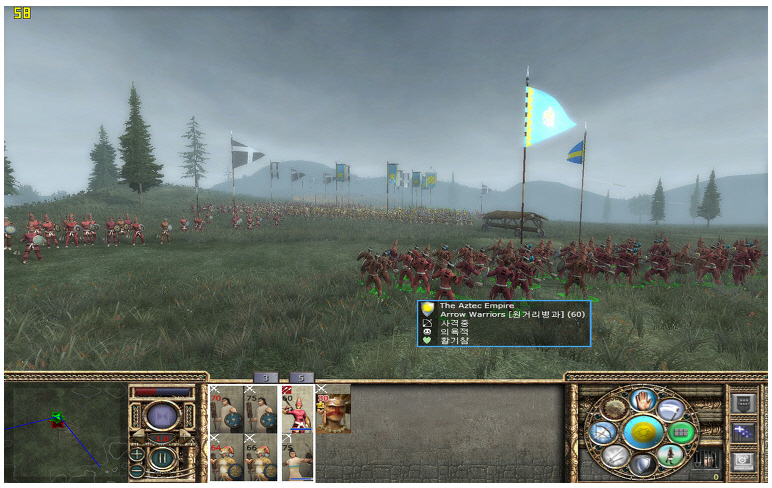Select the unit card with 70 soldiers
Screen dimensions: 772x488
[x=227, y=409]
